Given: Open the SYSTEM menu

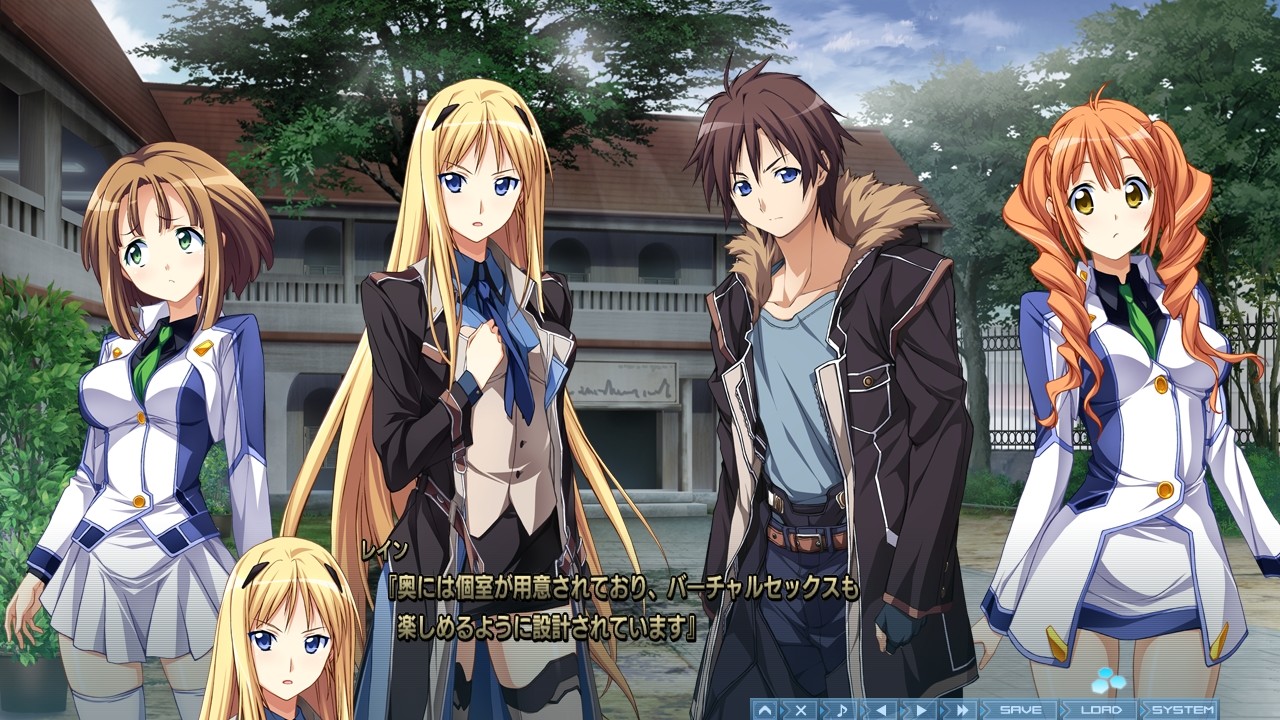Looking at the screenshot, I should [x=1185, y=708].
